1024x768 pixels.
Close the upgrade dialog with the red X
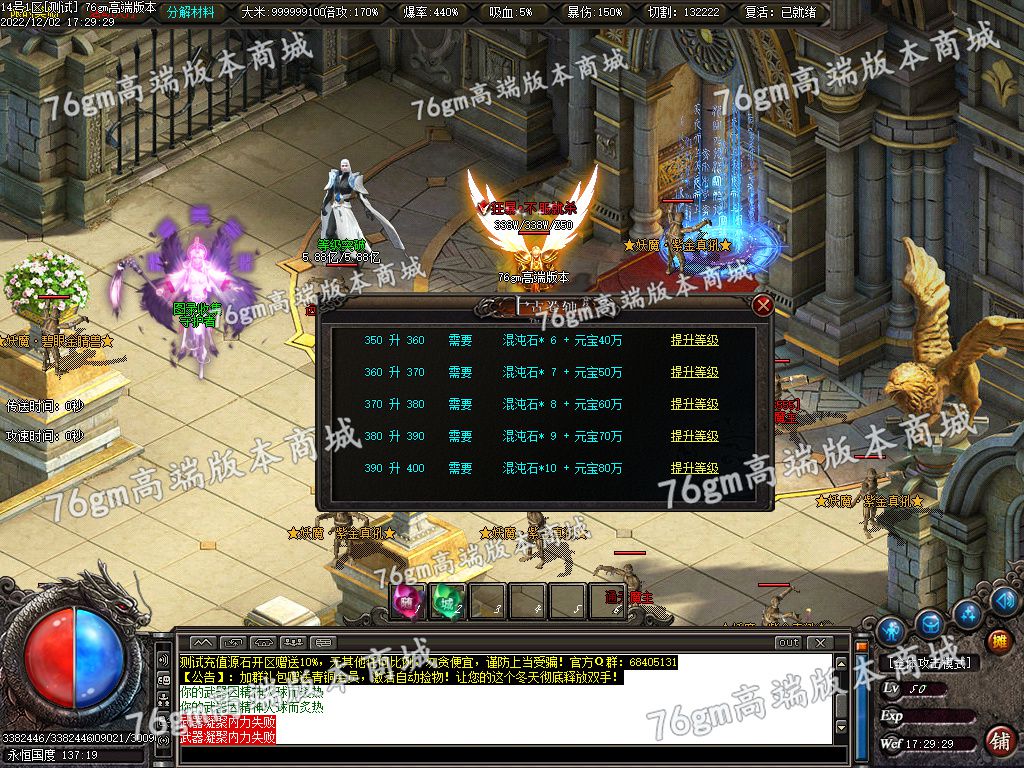pos(763,305)
